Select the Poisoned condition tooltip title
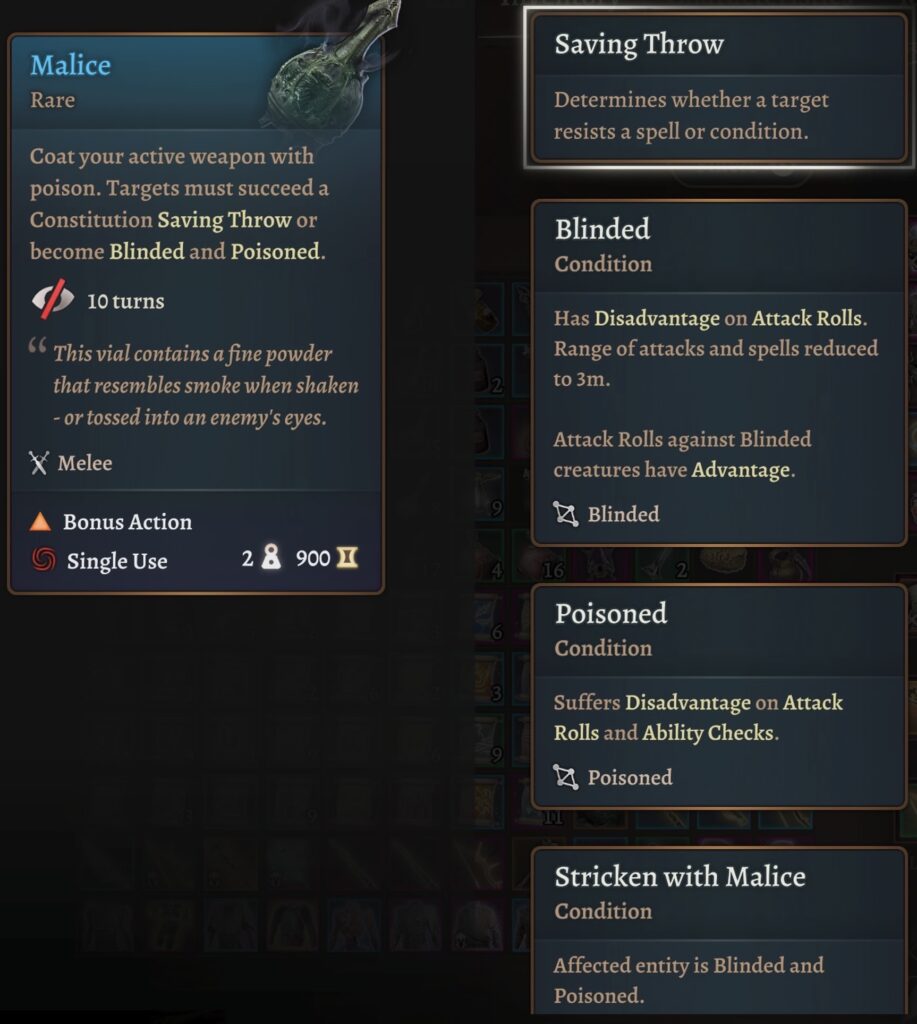The width and height of the screenshot is (917, 1024). (x=611, y=613)
